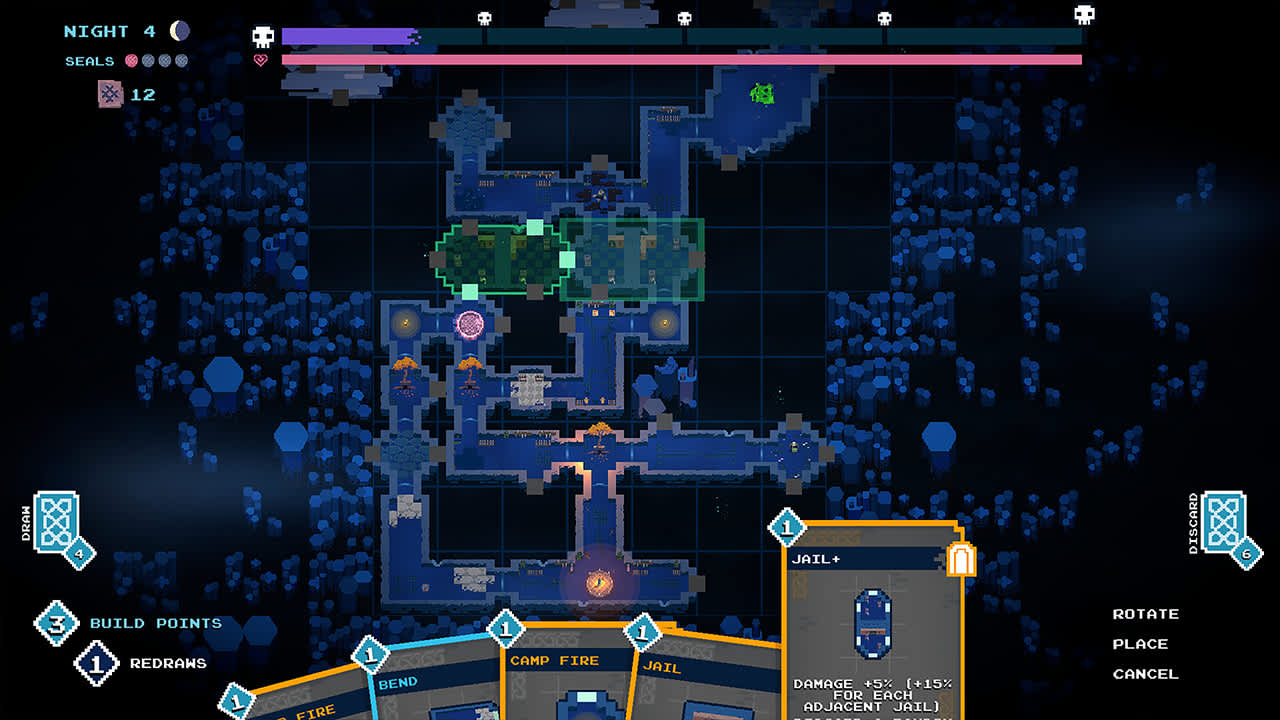Rotate the selected Jail+ room
This screenshot has width=1280, height=720.
[x=1145, y=614]
